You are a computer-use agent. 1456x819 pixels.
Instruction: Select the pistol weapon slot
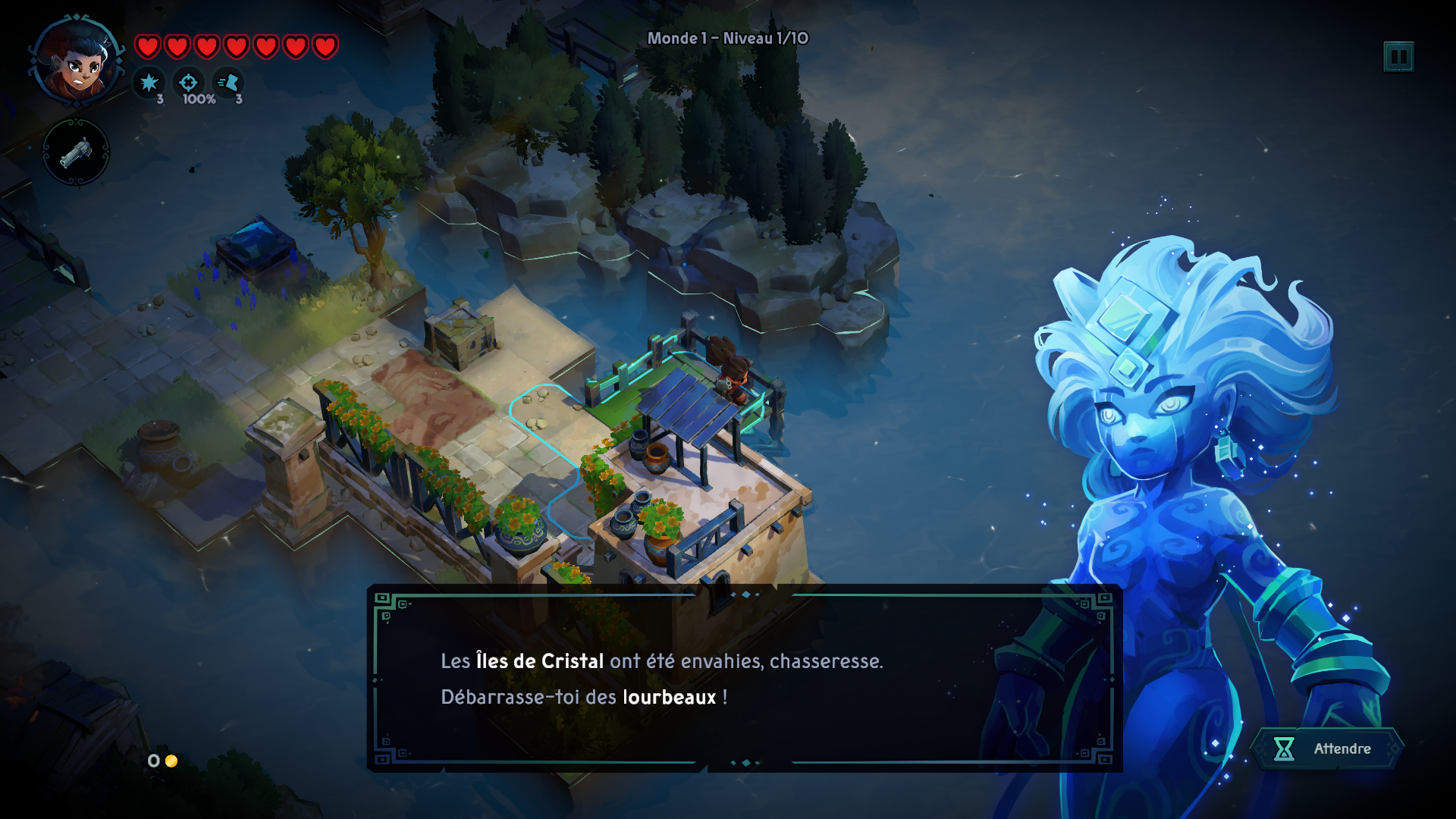(x=76, y=152)
